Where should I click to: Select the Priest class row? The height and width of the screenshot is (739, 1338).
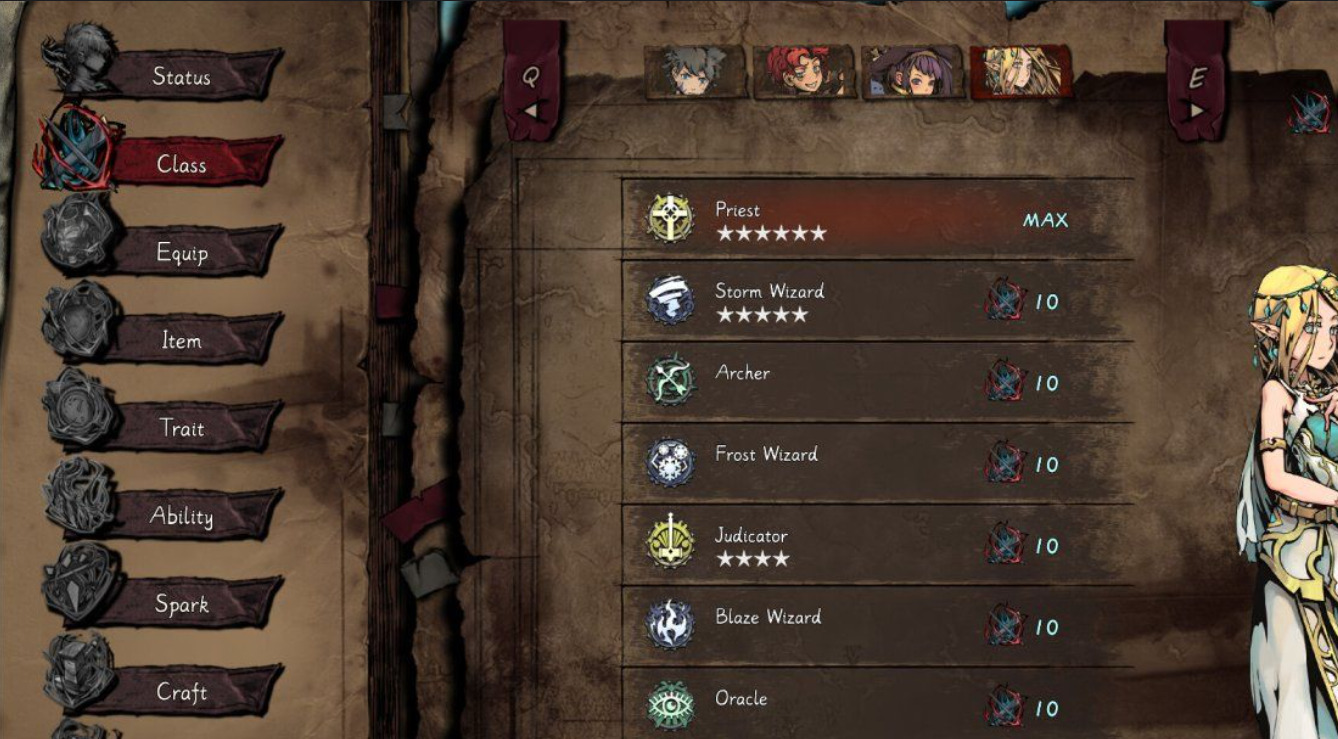tap(876, 219)
